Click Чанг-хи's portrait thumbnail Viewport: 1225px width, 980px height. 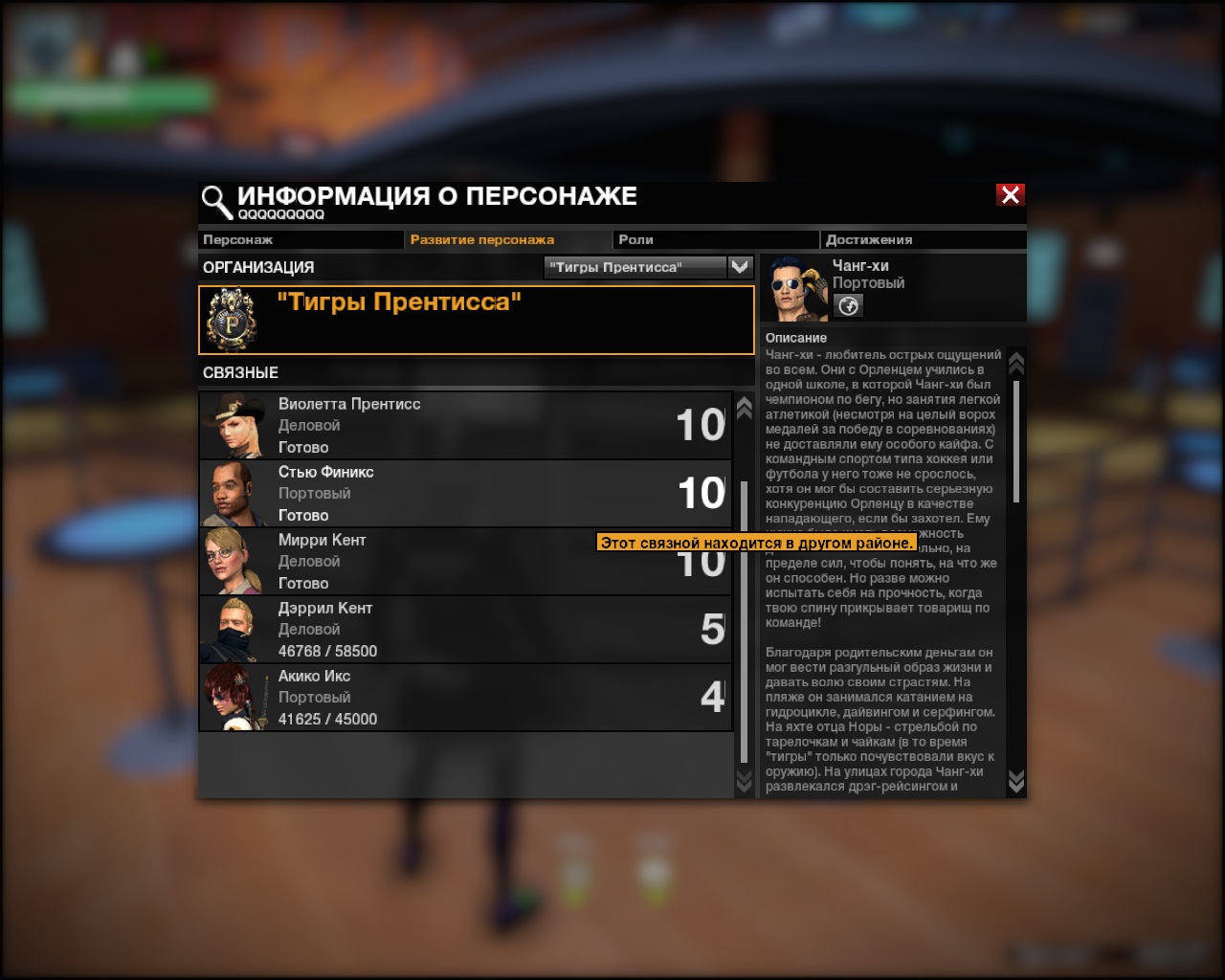click(x=795, y=289)
